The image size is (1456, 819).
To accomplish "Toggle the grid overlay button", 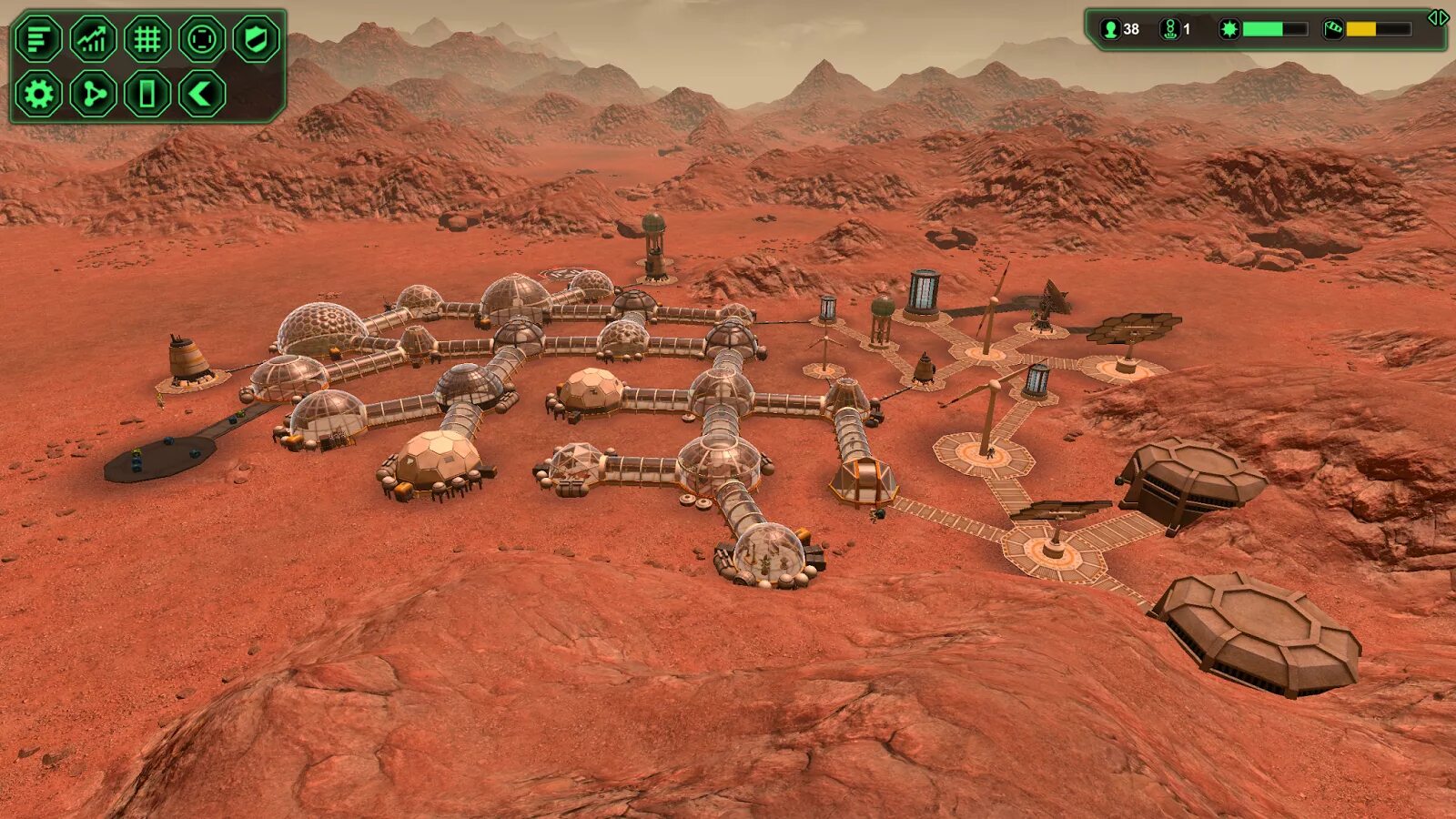I will [x=147, y=39].
